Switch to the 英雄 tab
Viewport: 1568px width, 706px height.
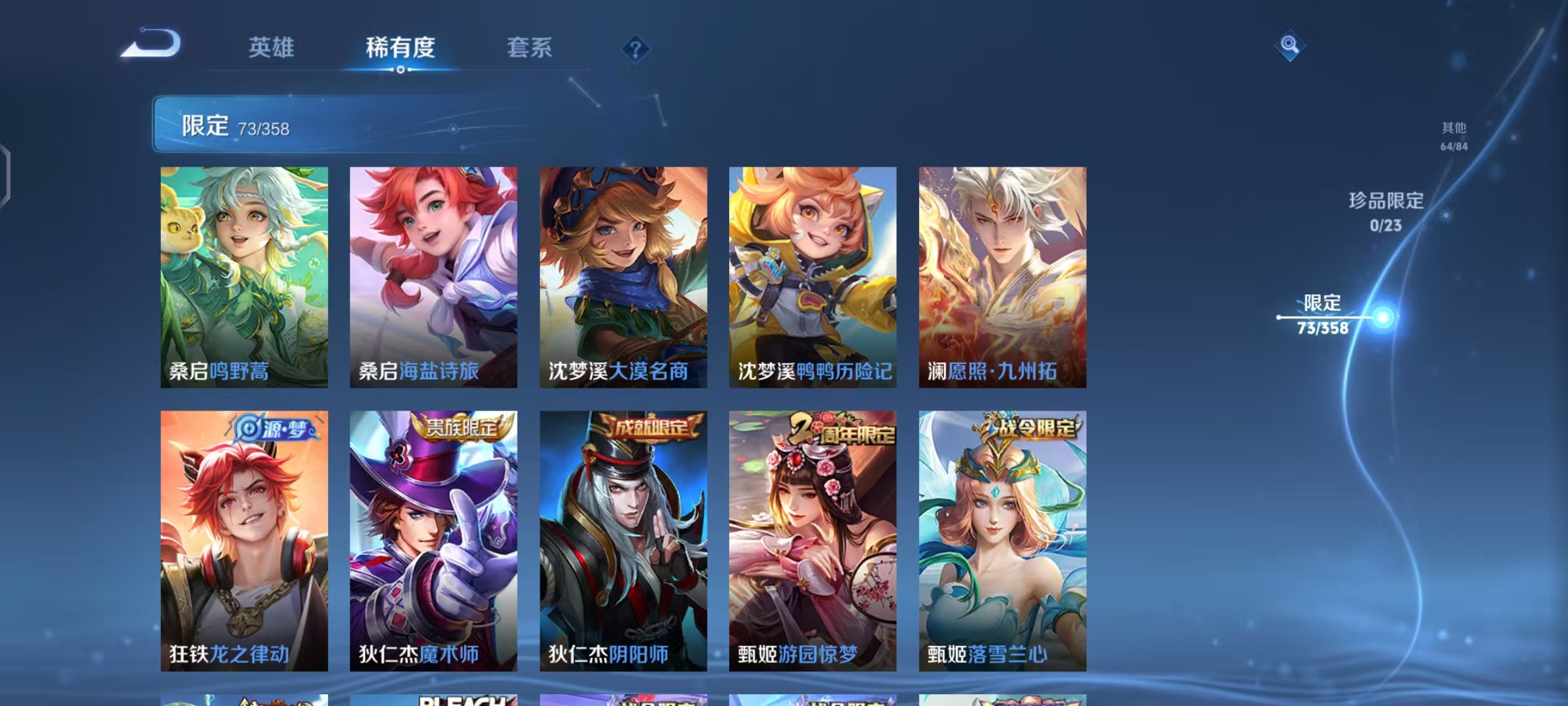tap(272, 48)
